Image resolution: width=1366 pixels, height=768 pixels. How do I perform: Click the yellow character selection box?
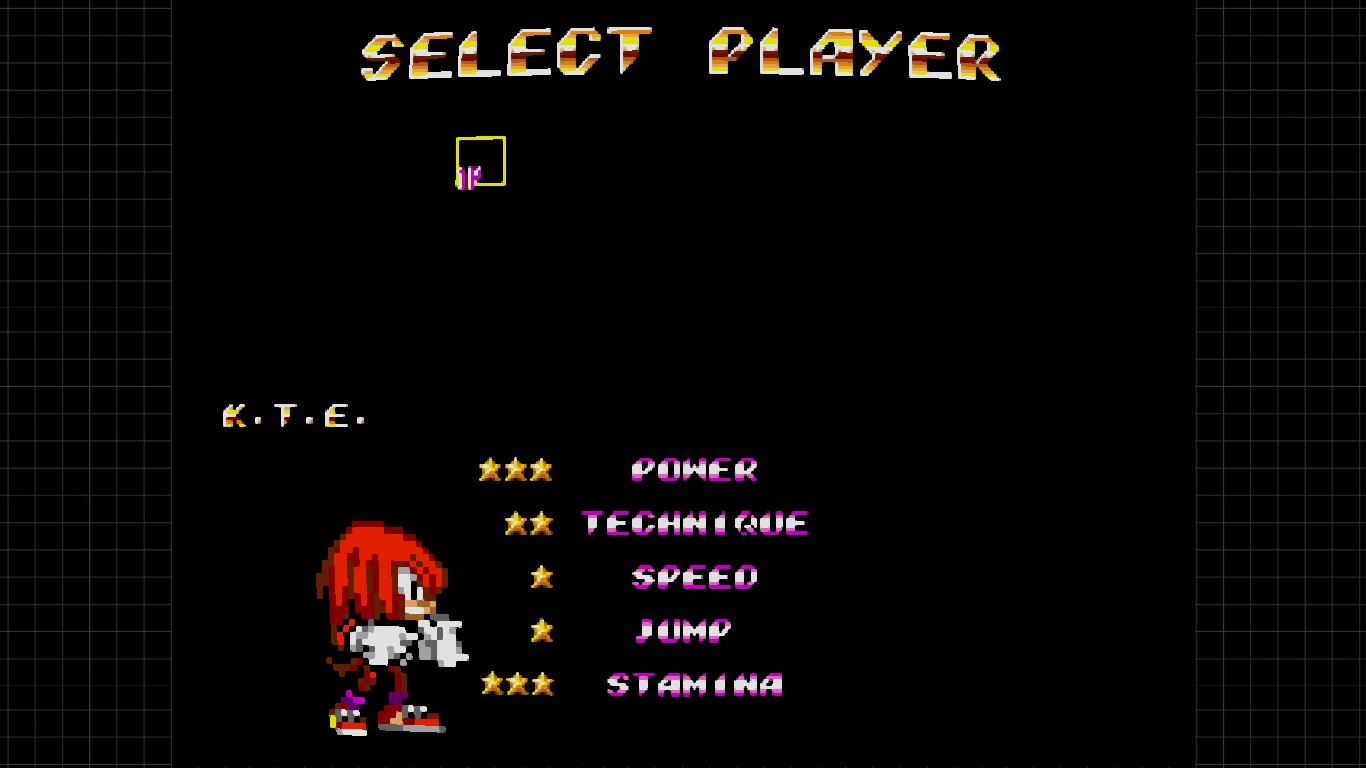point(481,159)
